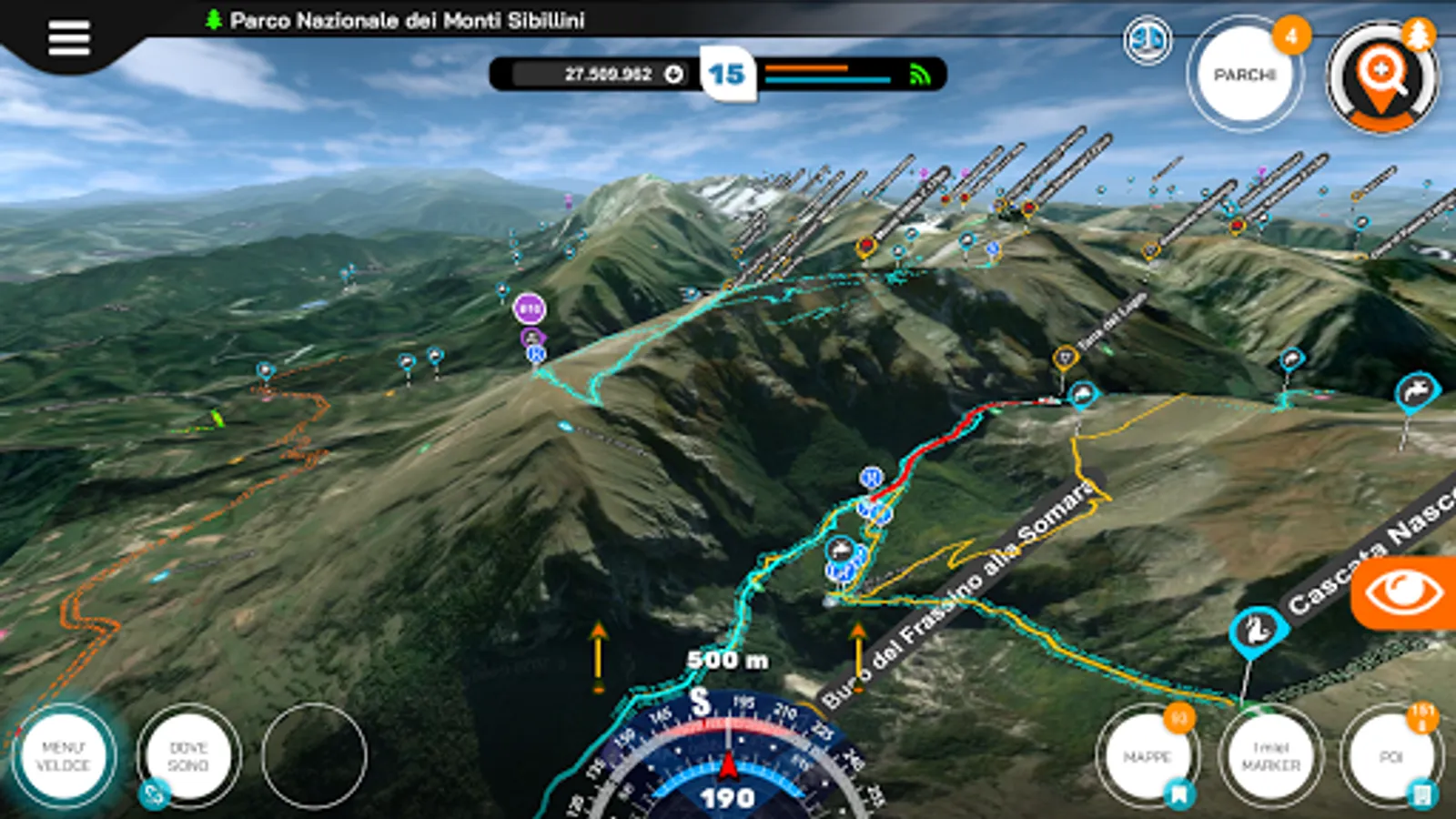The image size is (1456, 819).
Task: Open I miei MARKER list
Action: pos(1270,756)
